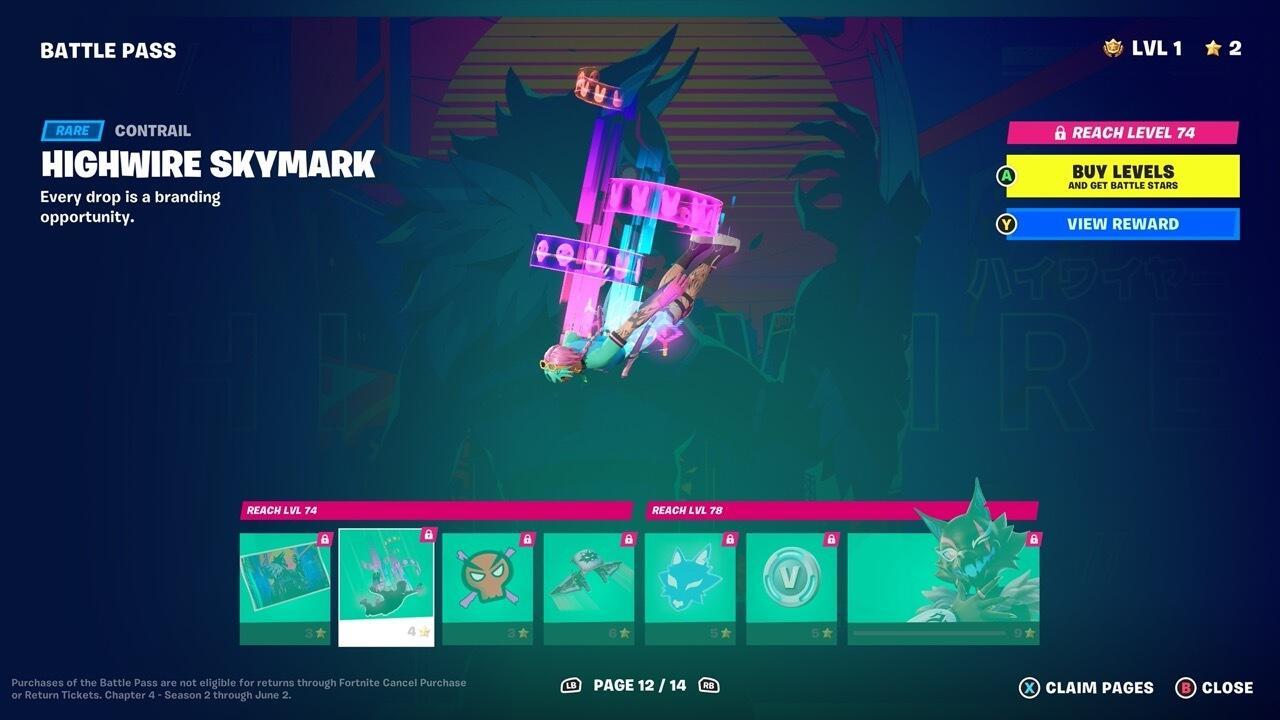
Task: Click the PAGE 12 / 14 indicator
Action: 640,687
